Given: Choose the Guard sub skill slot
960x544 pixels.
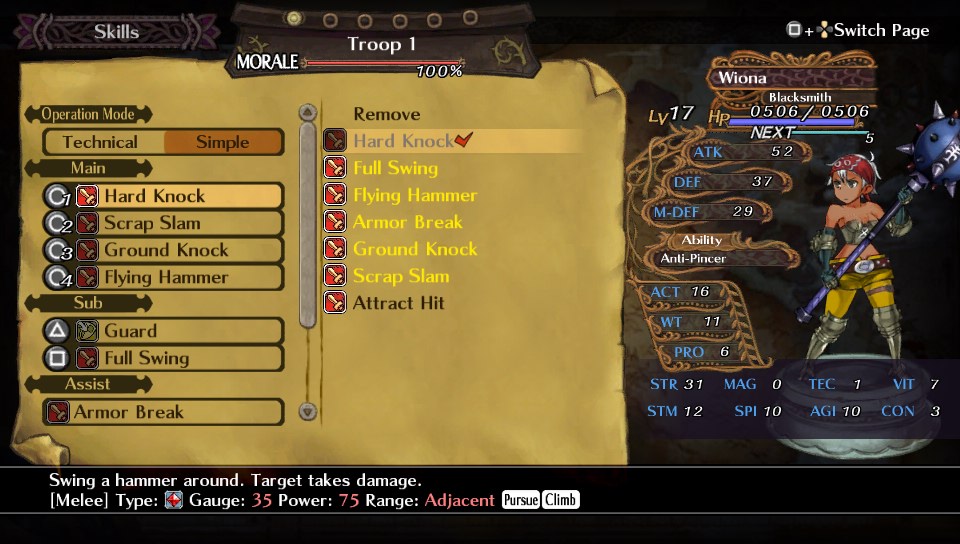Looking at the screenshot, I should coord(163,331).
